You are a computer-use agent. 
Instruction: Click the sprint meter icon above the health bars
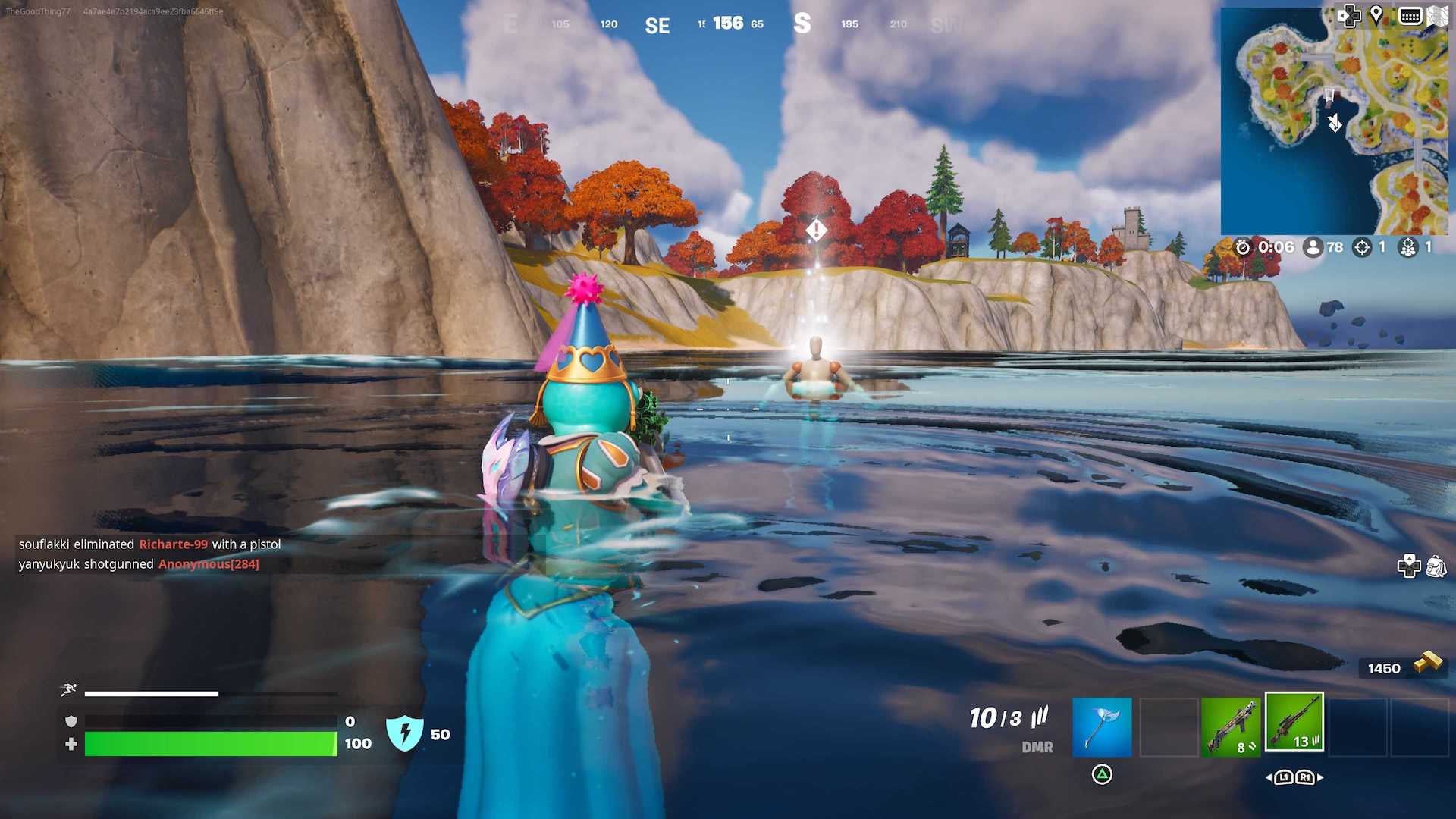(x=68, y=690)
